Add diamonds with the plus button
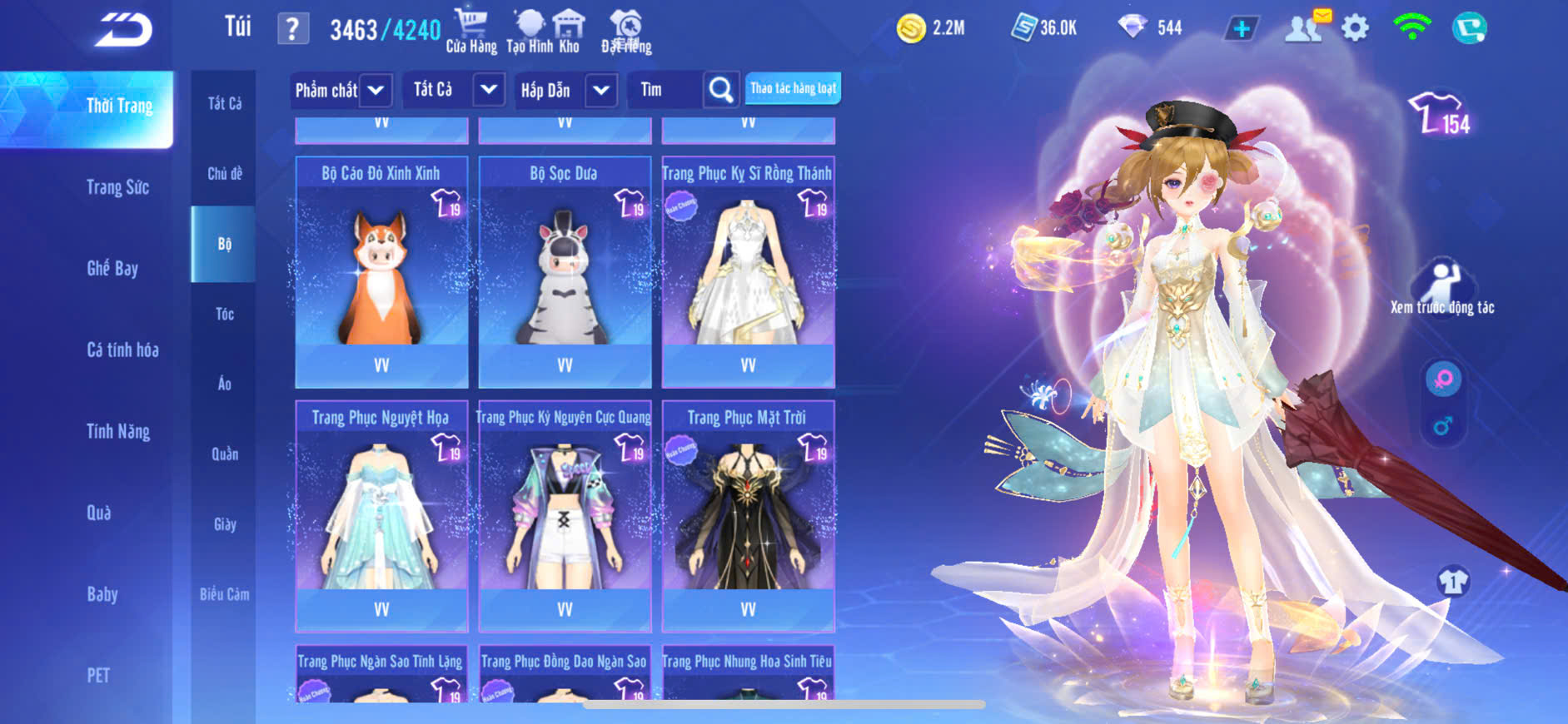Image resolution: width=1568 pixels, height=724 pixels. 1241,29
